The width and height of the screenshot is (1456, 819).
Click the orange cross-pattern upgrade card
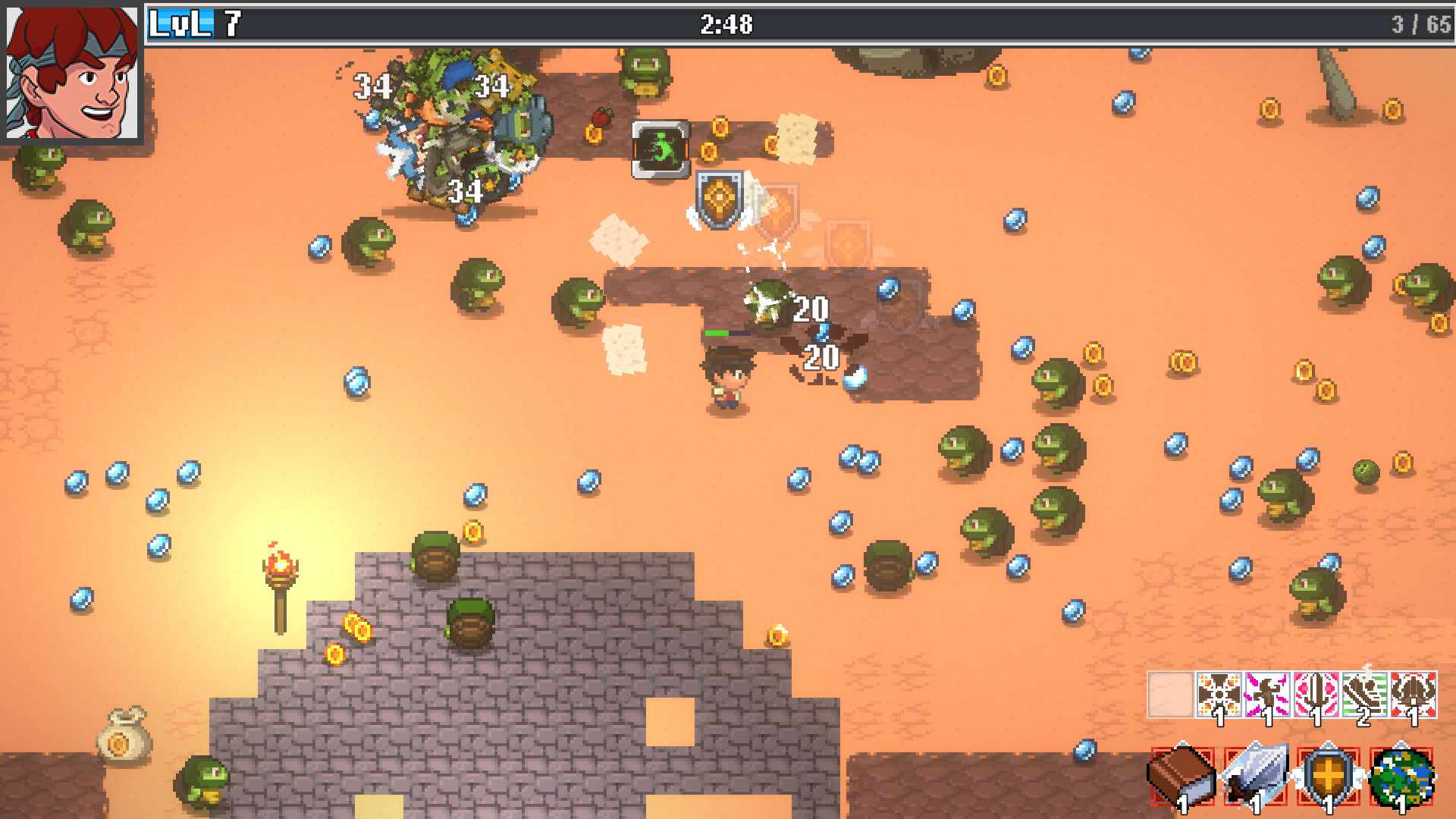(1219, 694)
